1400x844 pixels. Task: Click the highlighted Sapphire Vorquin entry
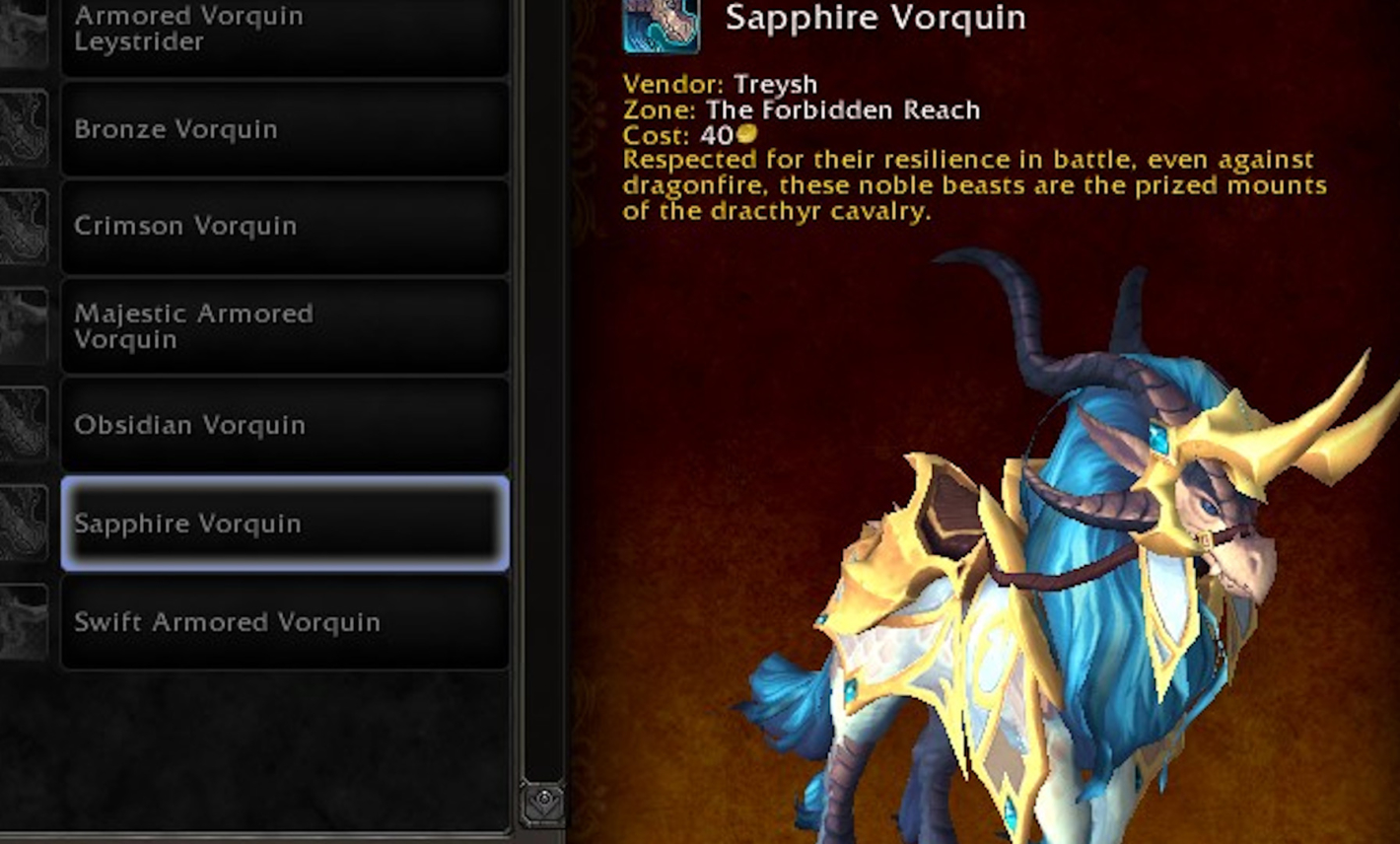284,524
